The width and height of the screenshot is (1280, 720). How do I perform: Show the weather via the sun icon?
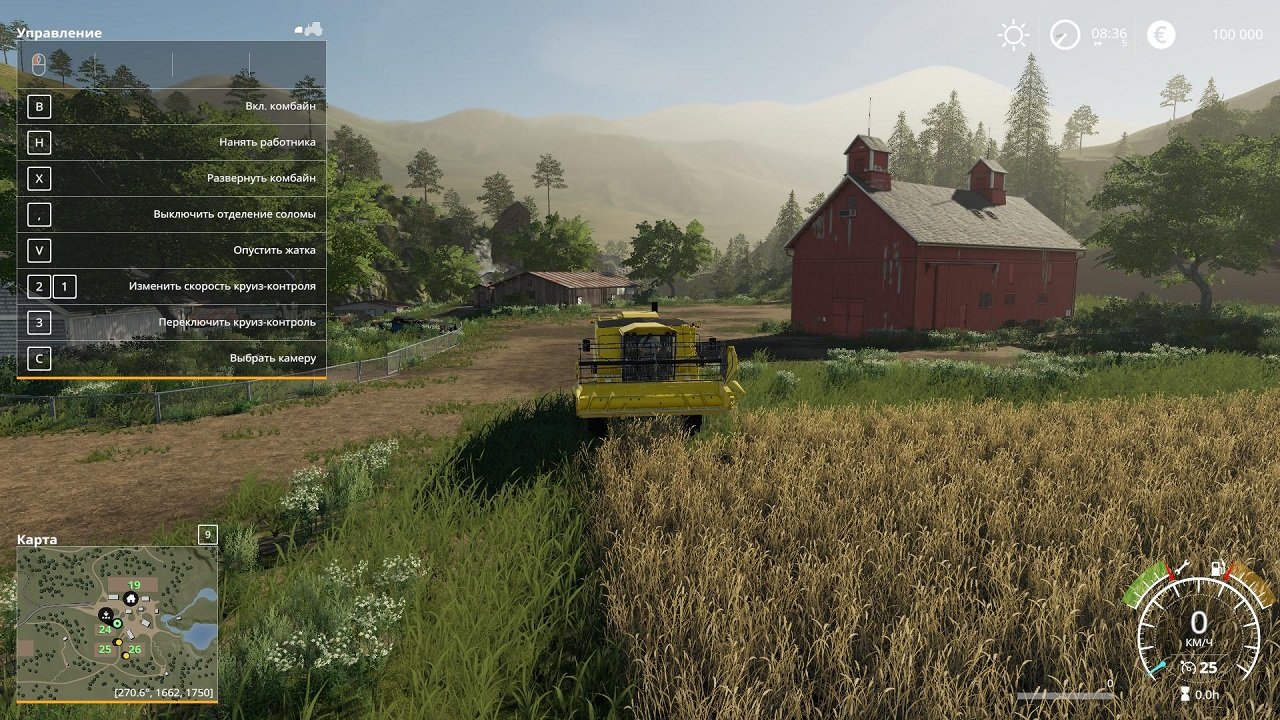tap(1013, 35)
